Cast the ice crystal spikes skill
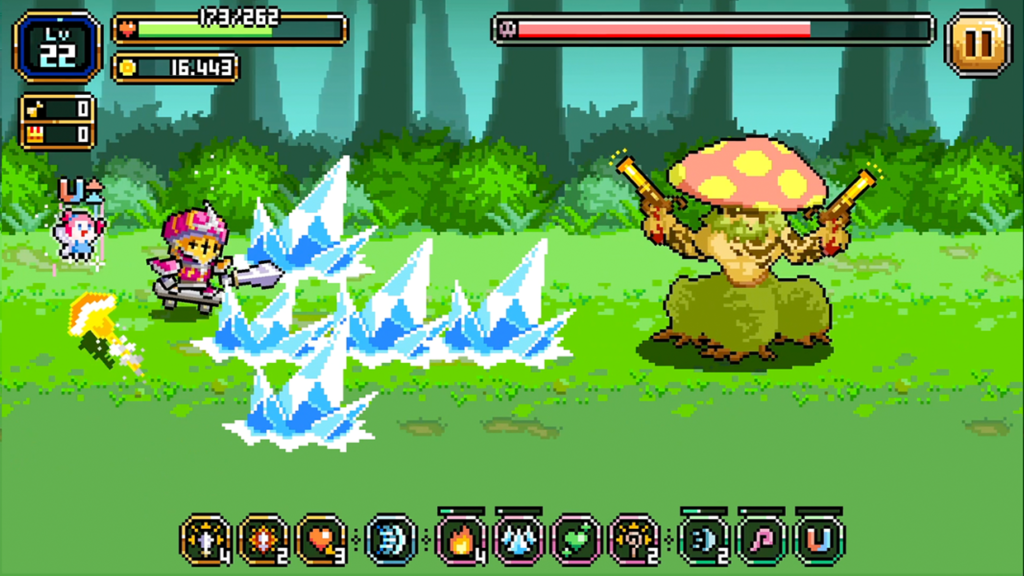1024x576 pixels. [x=519, y=540]
